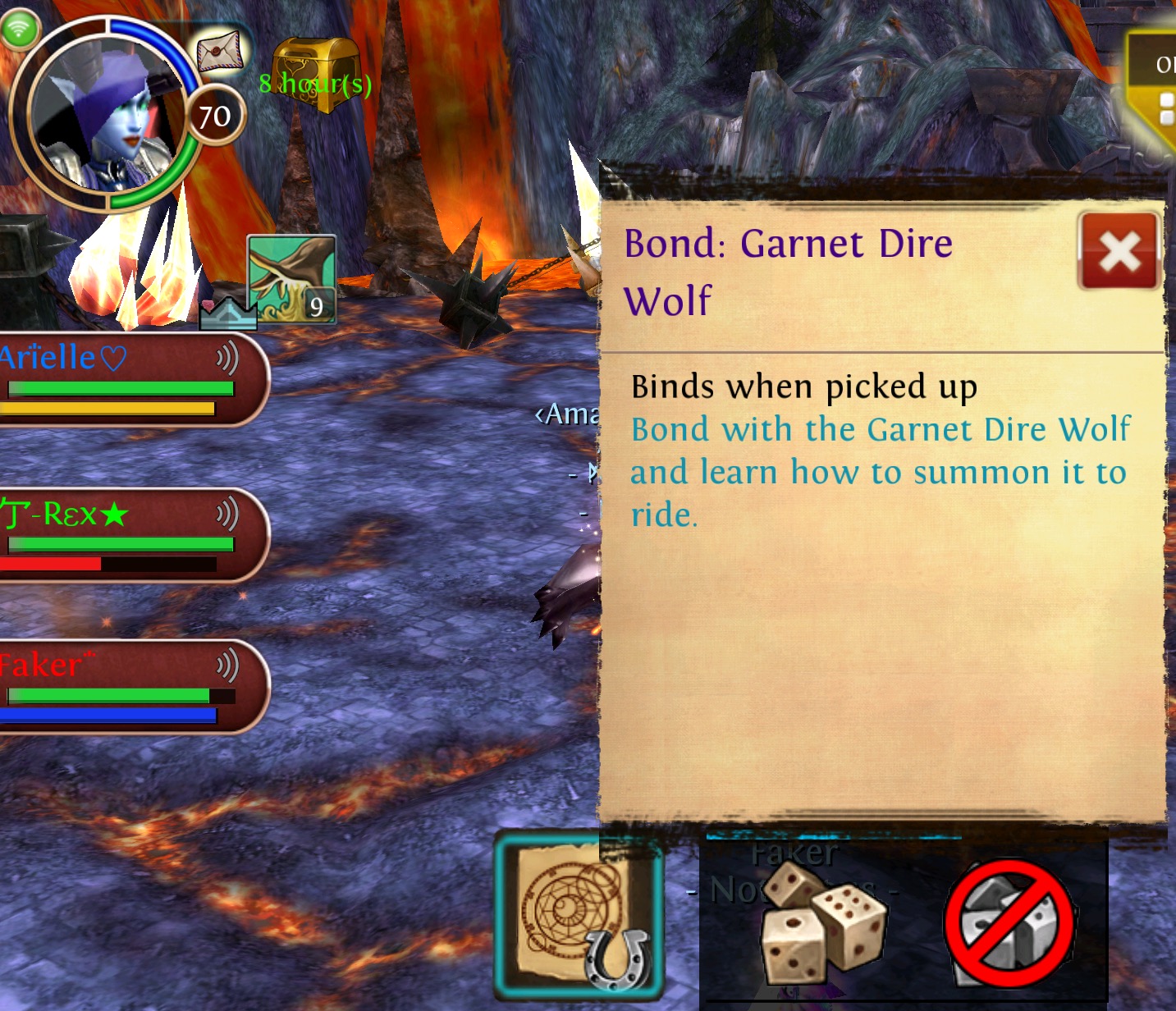The height and width of the screenshot is (1011, 1176).
Task: Open the mail envelope icon
Action: [x=221, y=51]
